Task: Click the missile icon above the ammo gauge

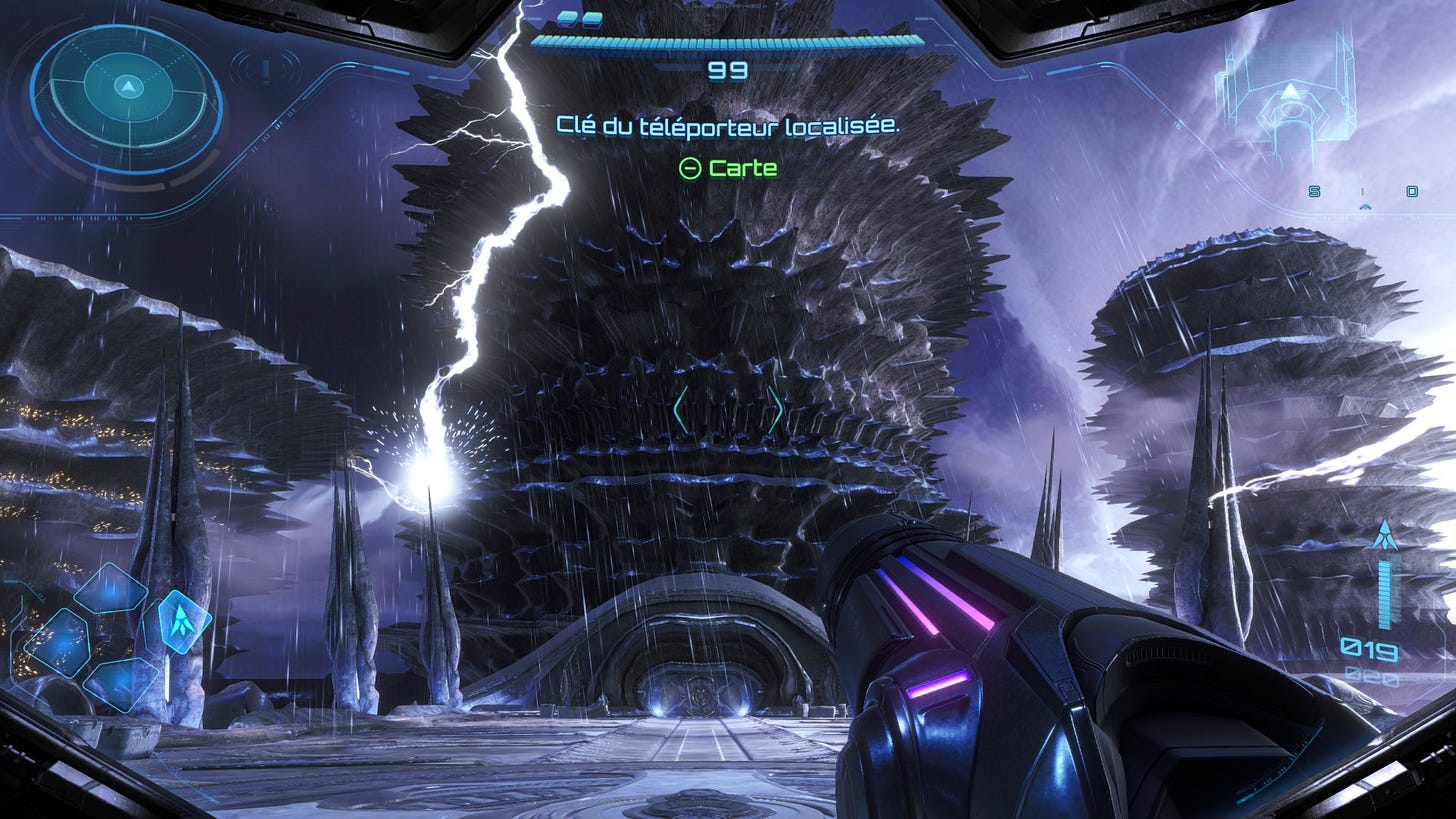Action: [1385, 536]
